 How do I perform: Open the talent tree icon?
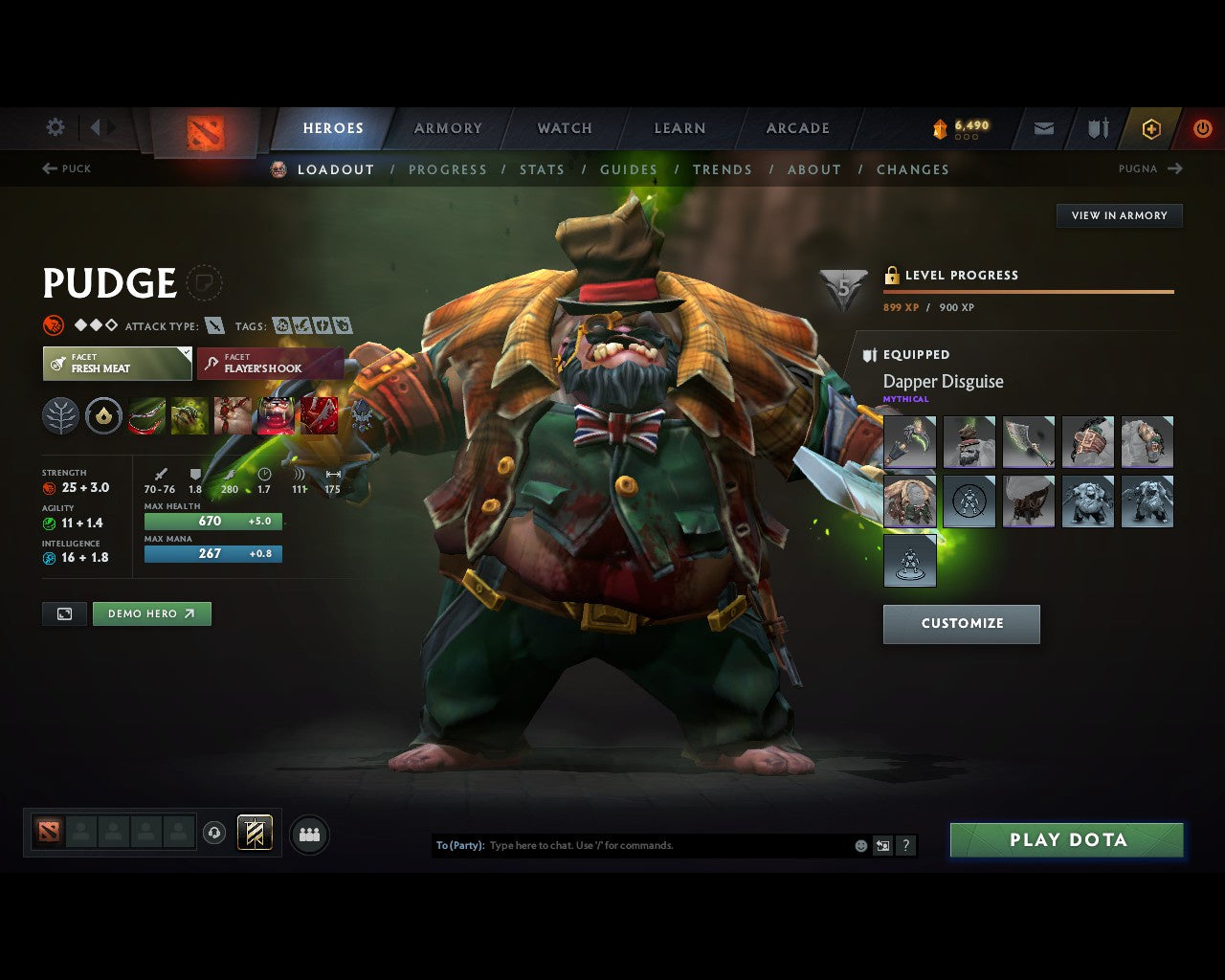click(61, 414)
